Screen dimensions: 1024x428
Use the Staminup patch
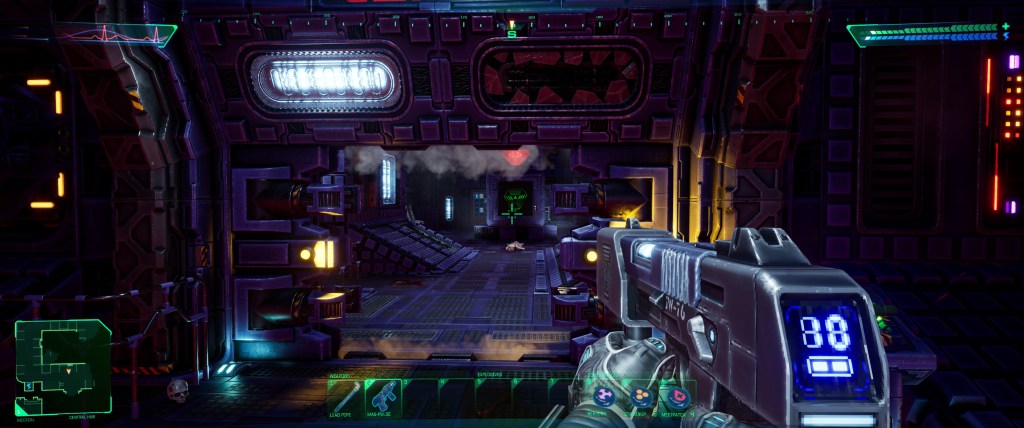642,396
